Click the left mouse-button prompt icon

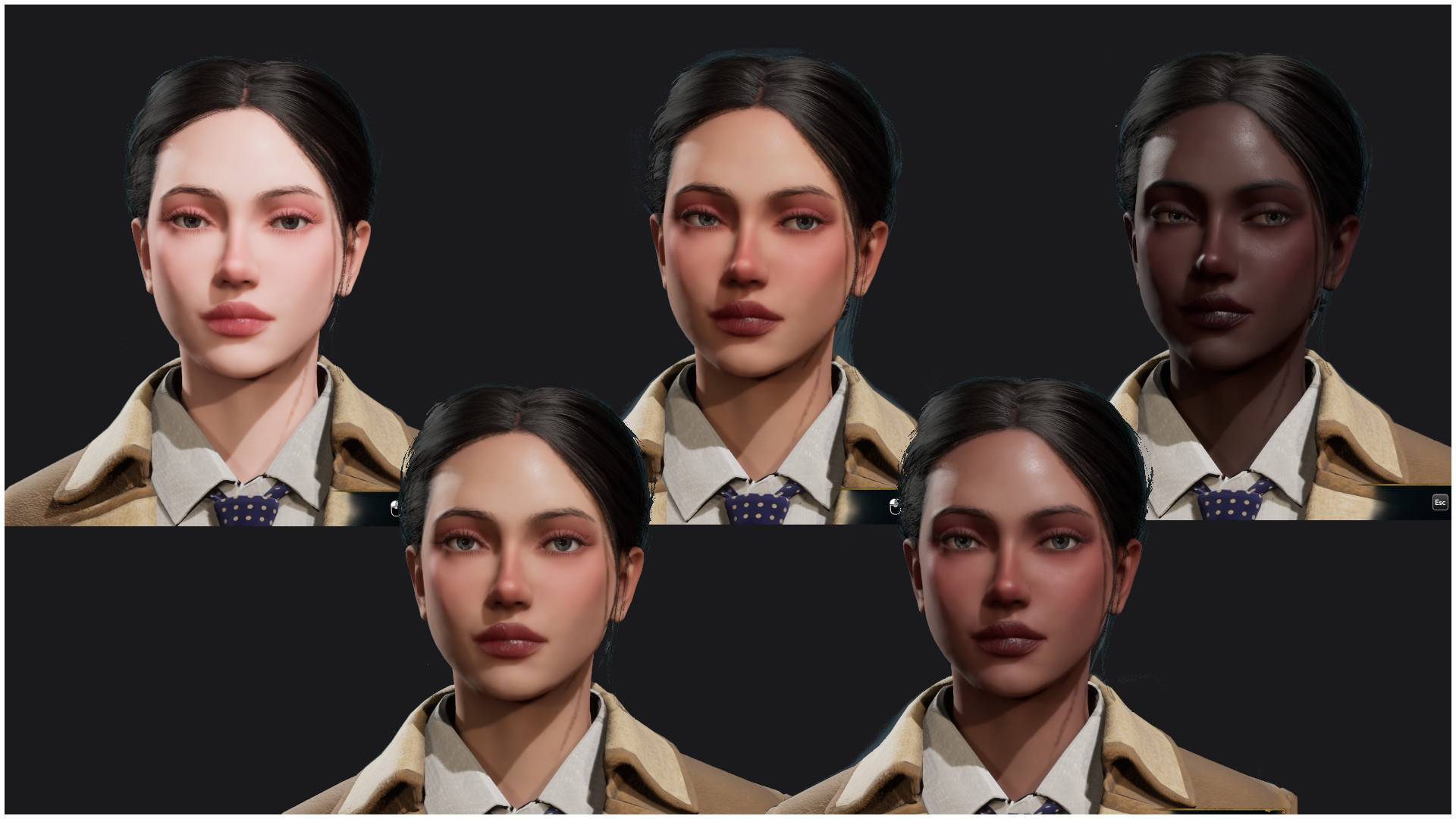click(x=395, y=508)
